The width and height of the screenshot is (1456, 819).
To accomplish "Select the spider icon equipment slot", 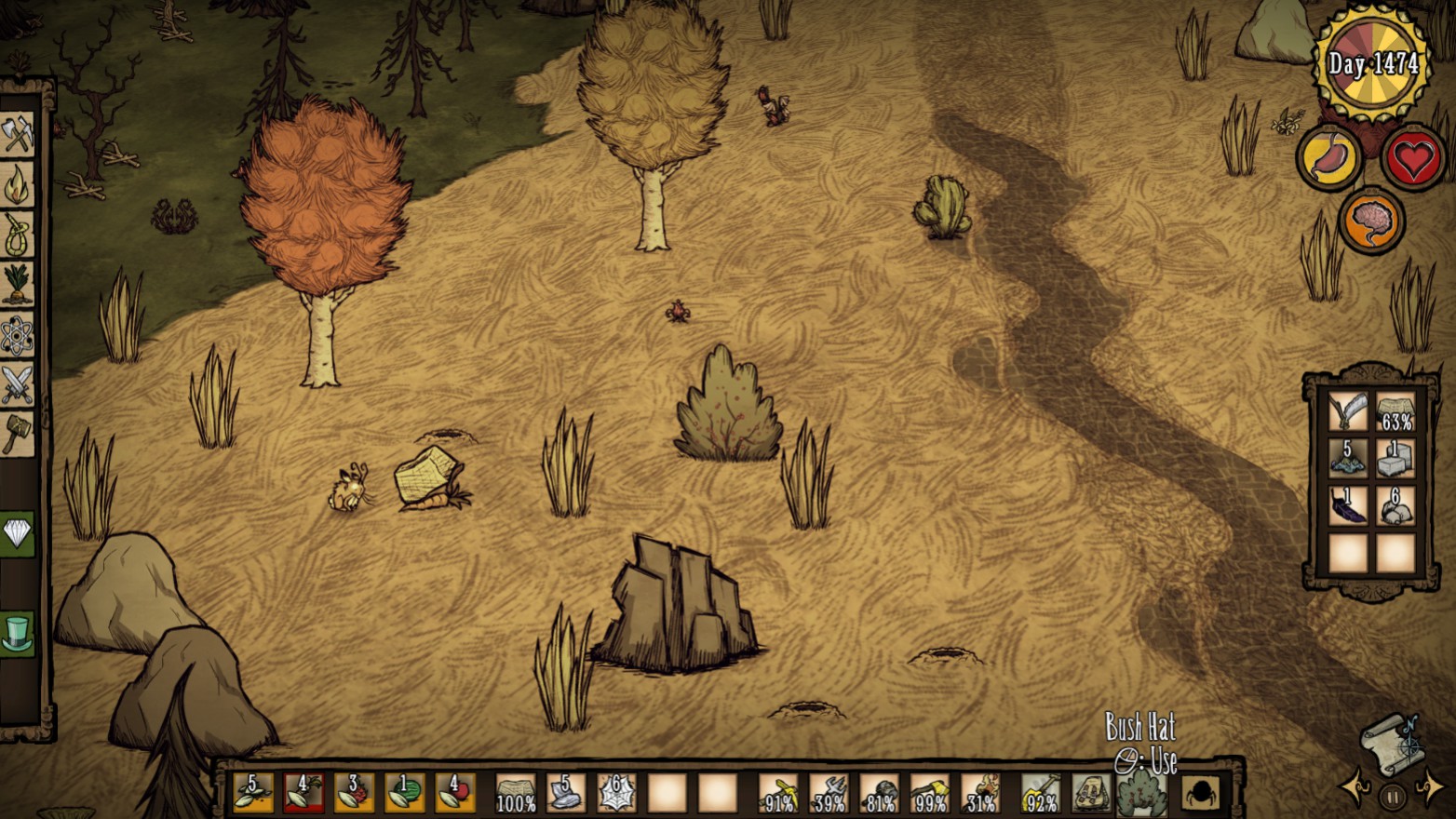I will [1200, 794].
